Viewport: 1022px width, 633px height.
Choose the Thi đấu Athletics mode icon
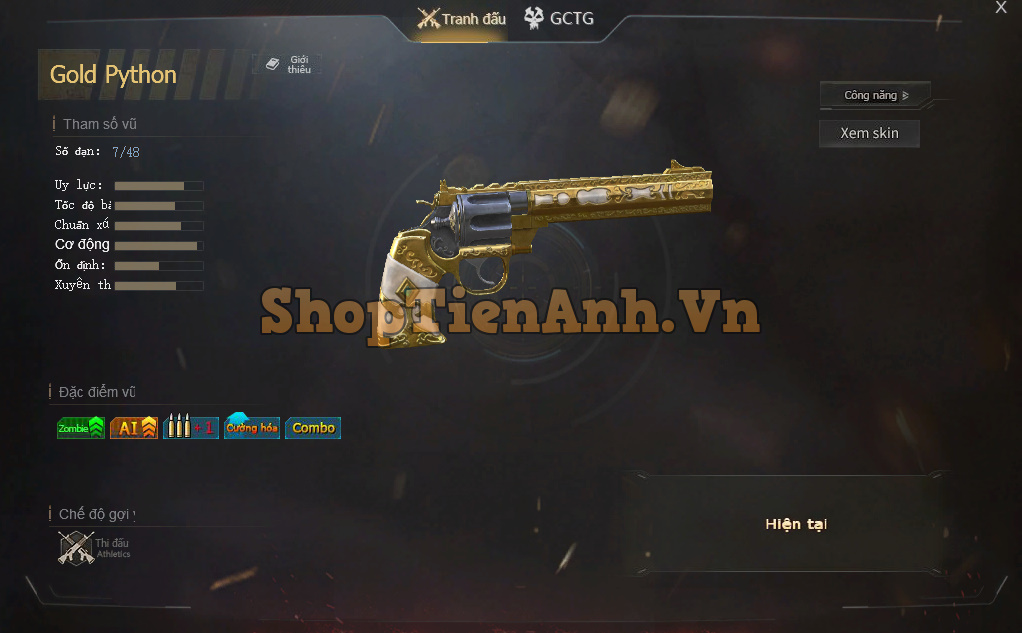click(77, 548)
